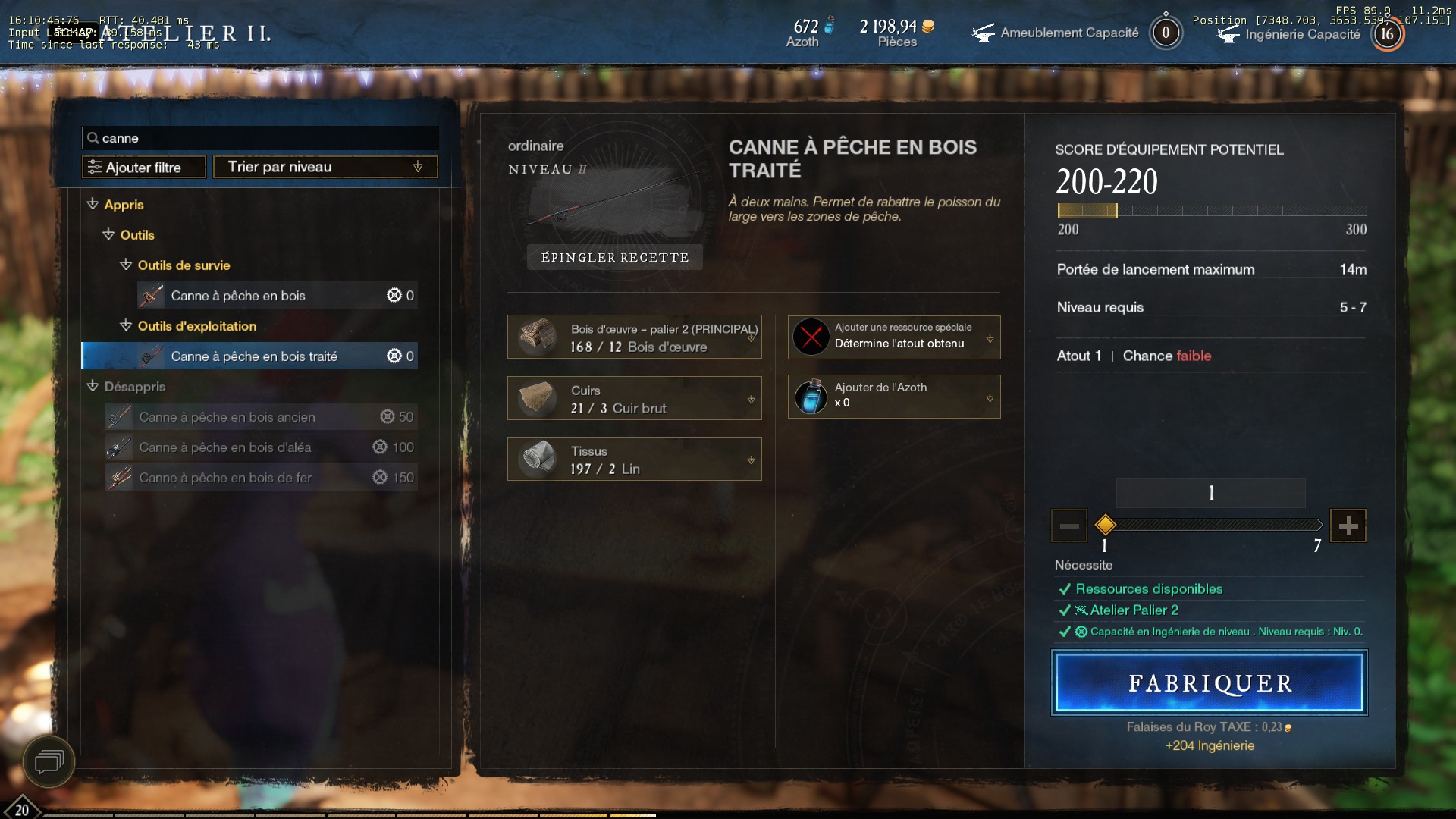Viewport: 1456px width, 819px height.
Task: Open the chat bubble icon
Action: click(49, 761)
